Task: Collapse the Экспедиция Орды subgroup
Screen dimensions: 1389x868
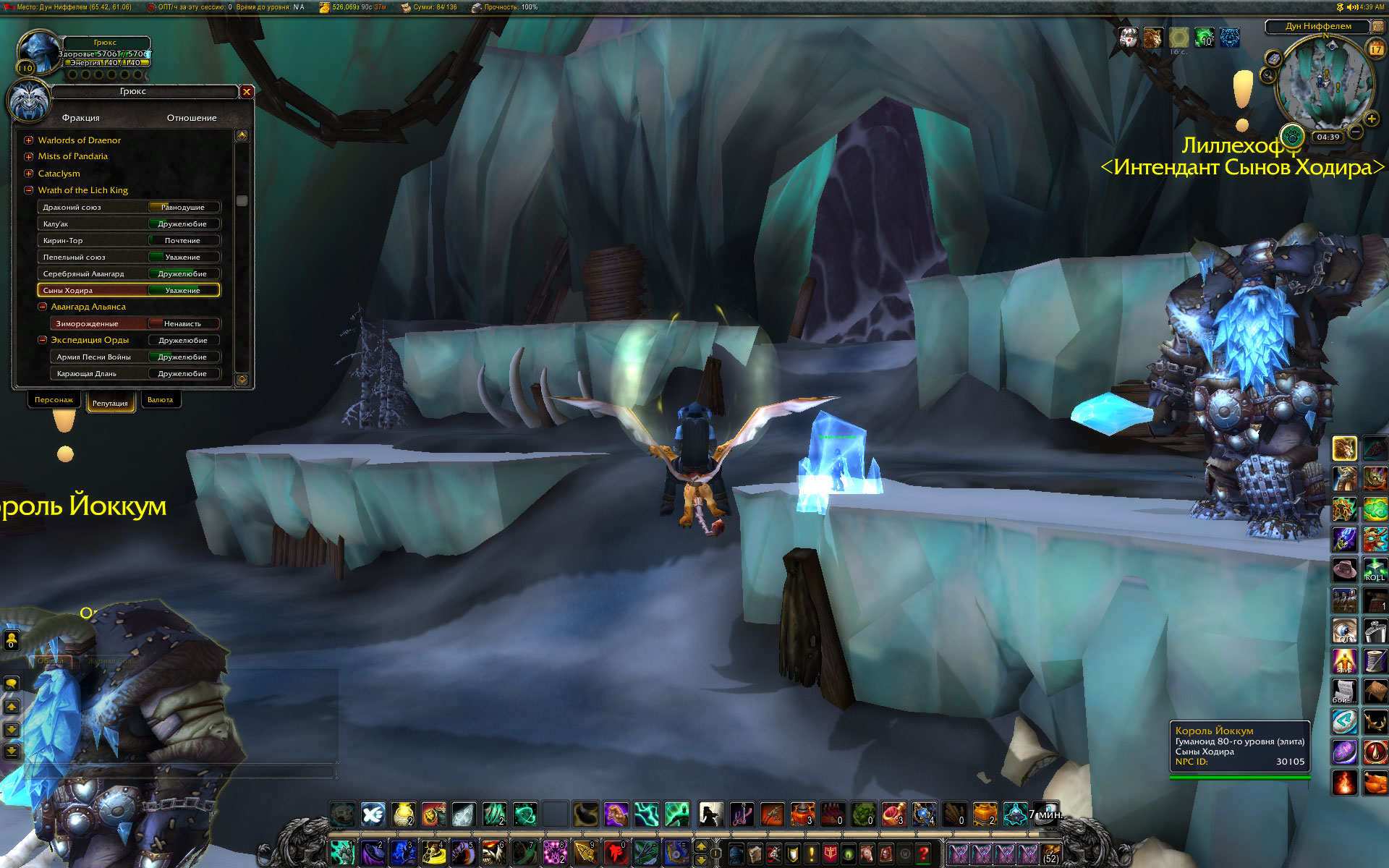Action: click(43, 340)
